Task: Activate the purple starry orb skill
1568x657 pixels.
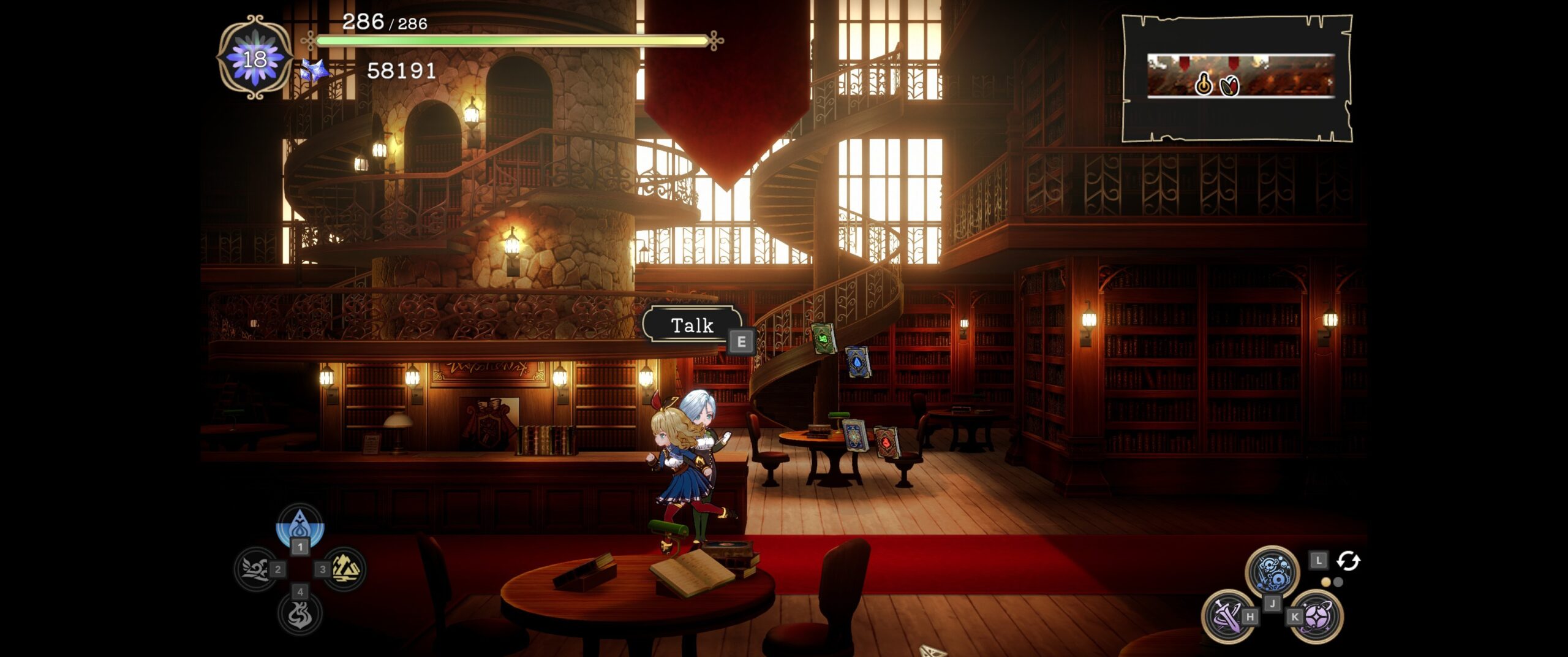Action: pyautogui.click(x=1317, y=616)
